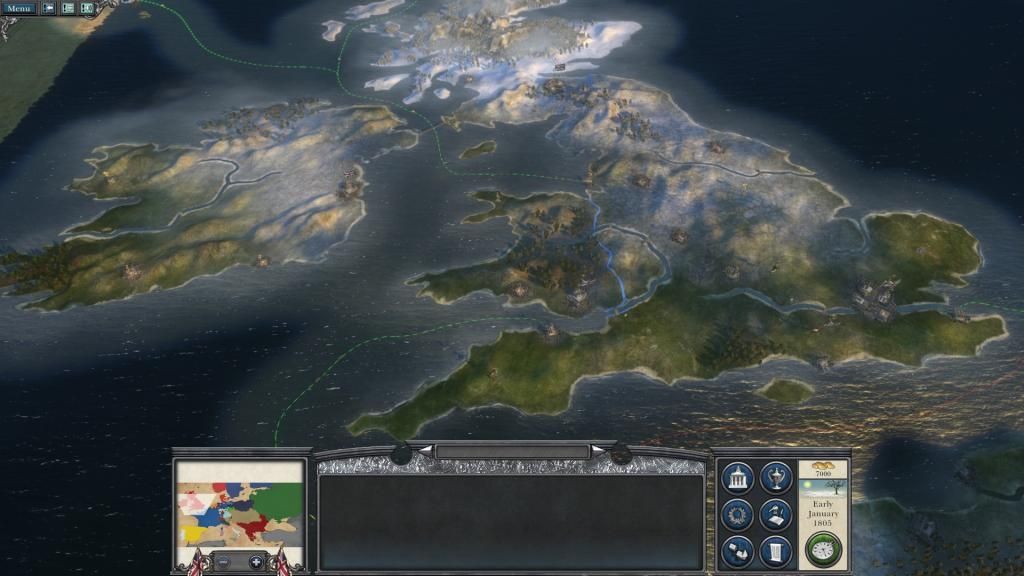The image size is (1024, 576).
Task: Open the quill and book button
Action: click(x=775, y=515)
